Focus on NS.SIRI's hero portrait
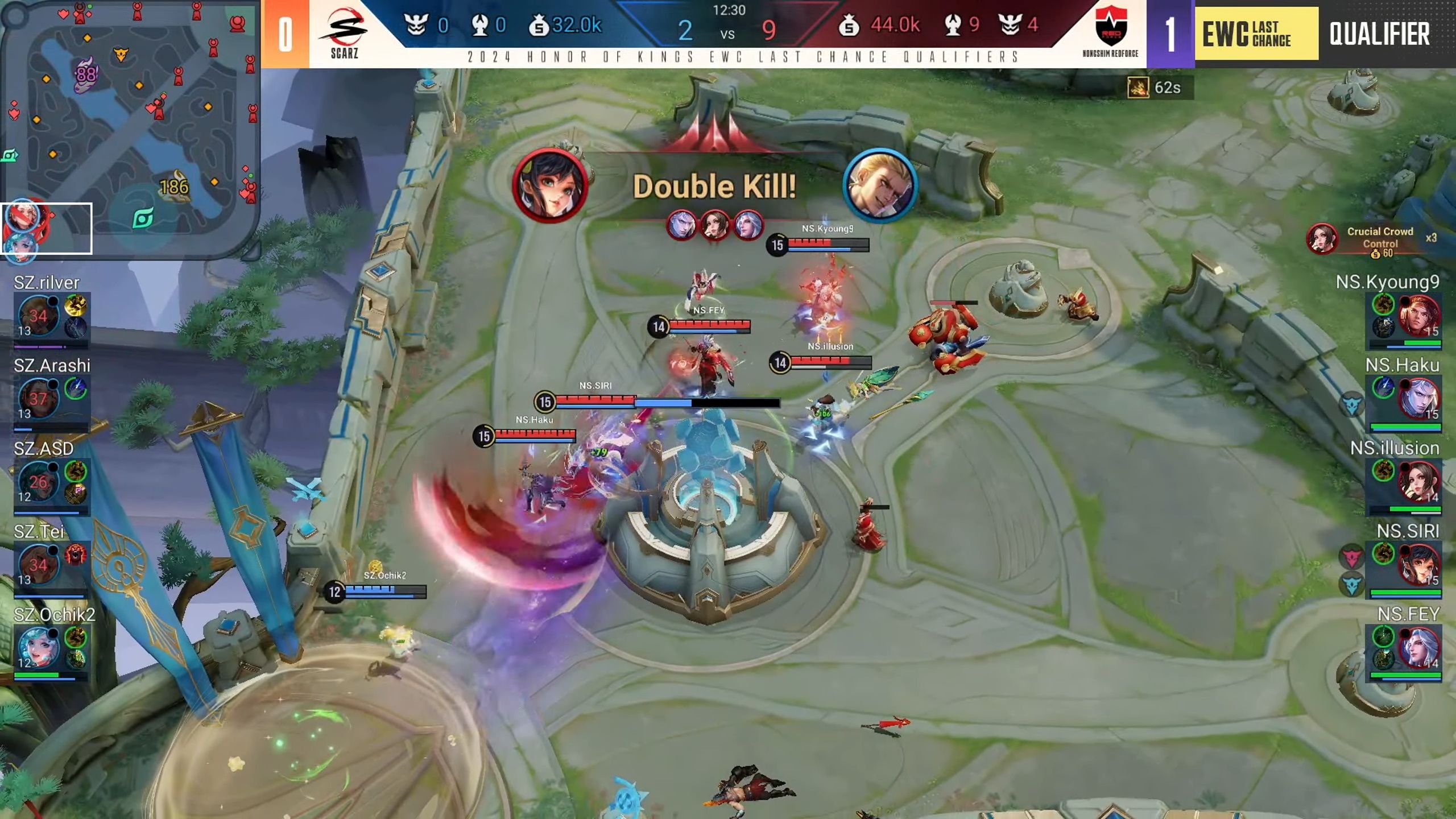This screenshot has height=819, width=1456. coord(1418,565)
